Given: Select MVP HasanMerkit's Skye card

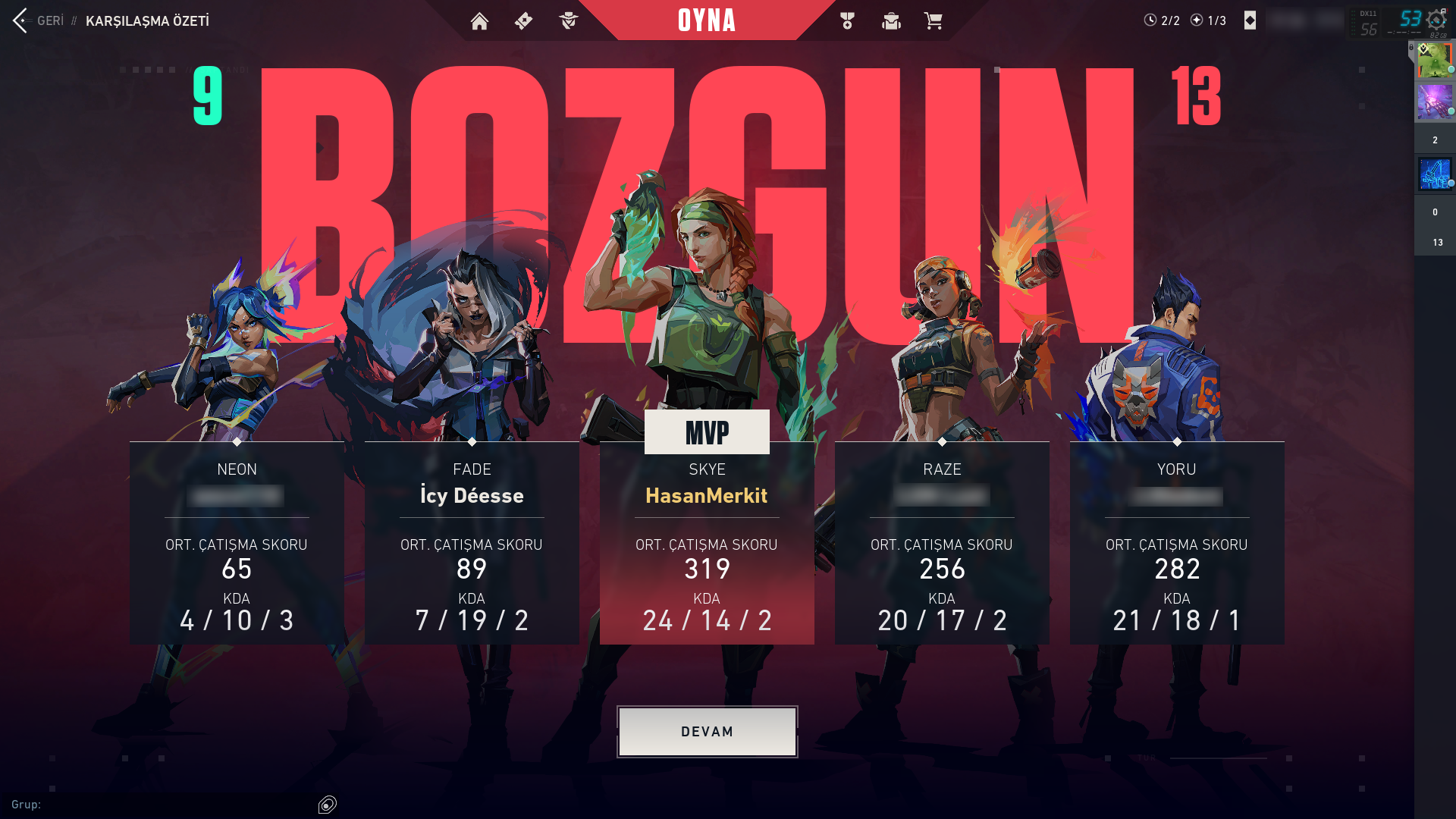Looking at the screenshot, I should [x=707, y=543].
